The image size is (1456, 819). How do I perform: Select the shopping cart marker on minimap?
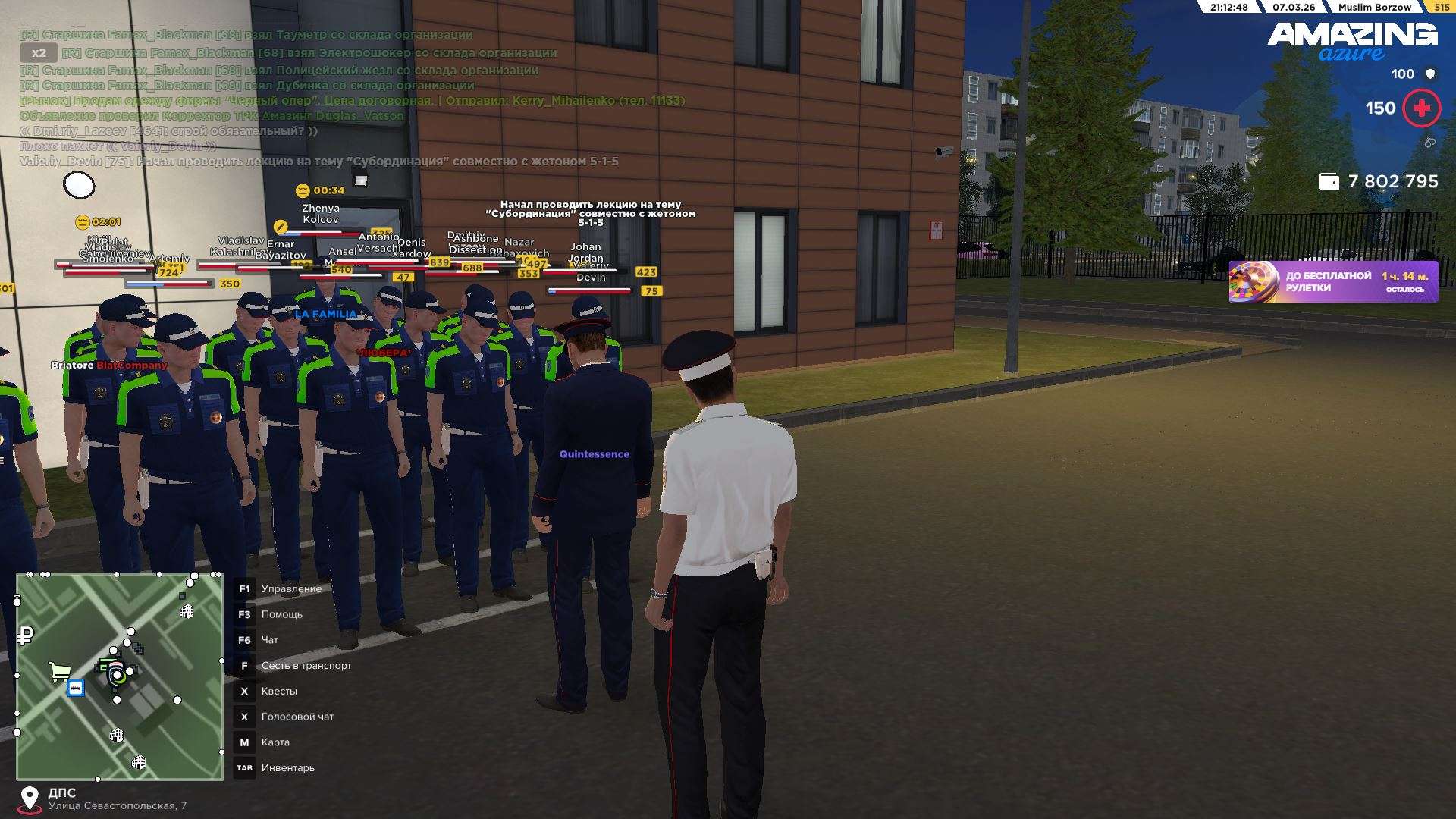coord(59,671)
